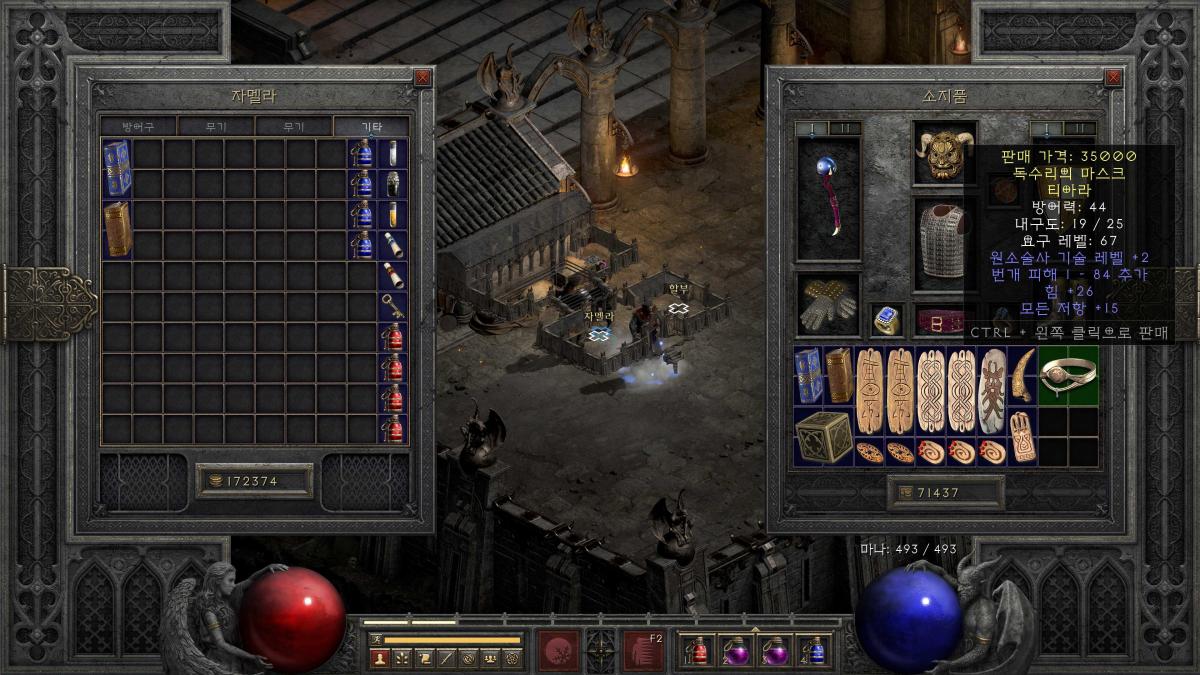Select the 기타 shop tab
This screenshot has width=1200, height=675.
coord(371,127)
